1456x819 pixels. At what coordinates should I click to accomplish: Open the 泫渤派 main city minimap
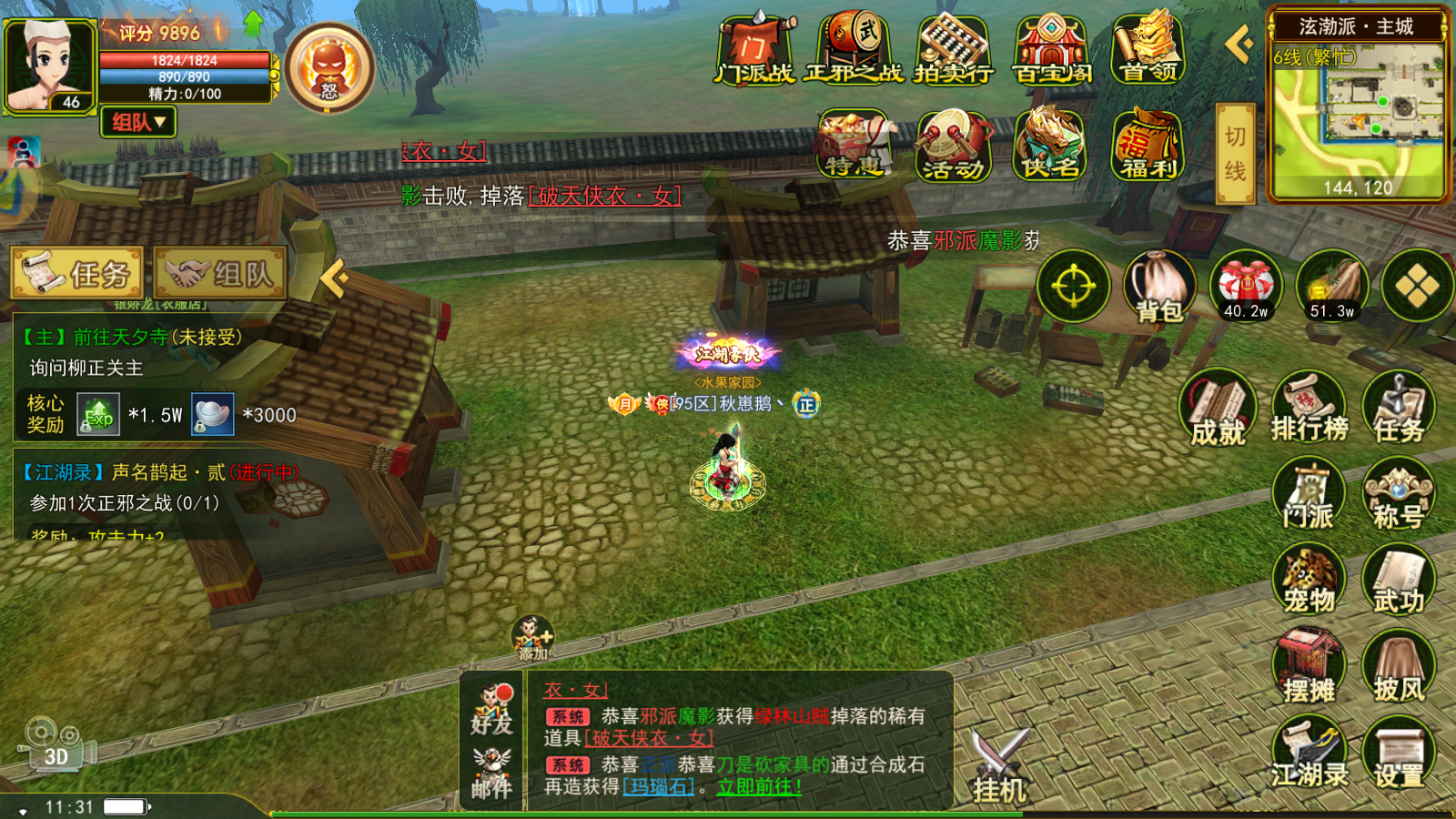[1356, 114]
